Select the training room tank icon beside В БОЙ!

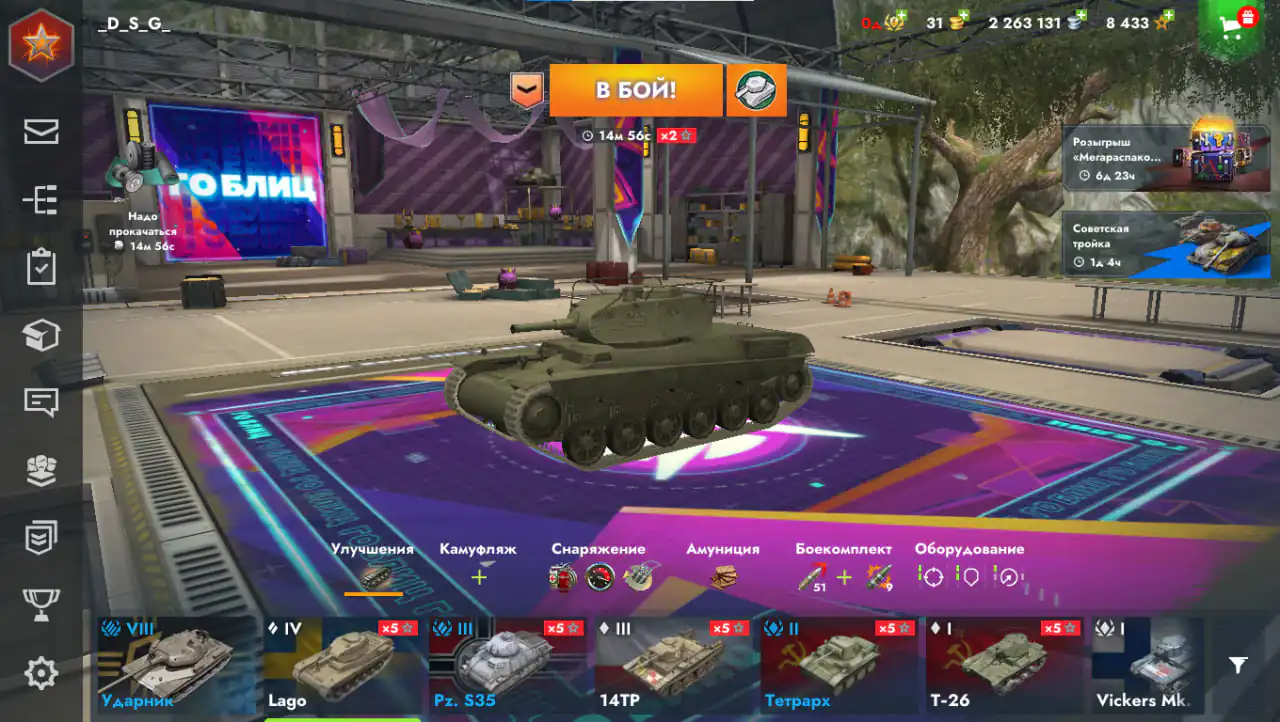tap(756, 89)
